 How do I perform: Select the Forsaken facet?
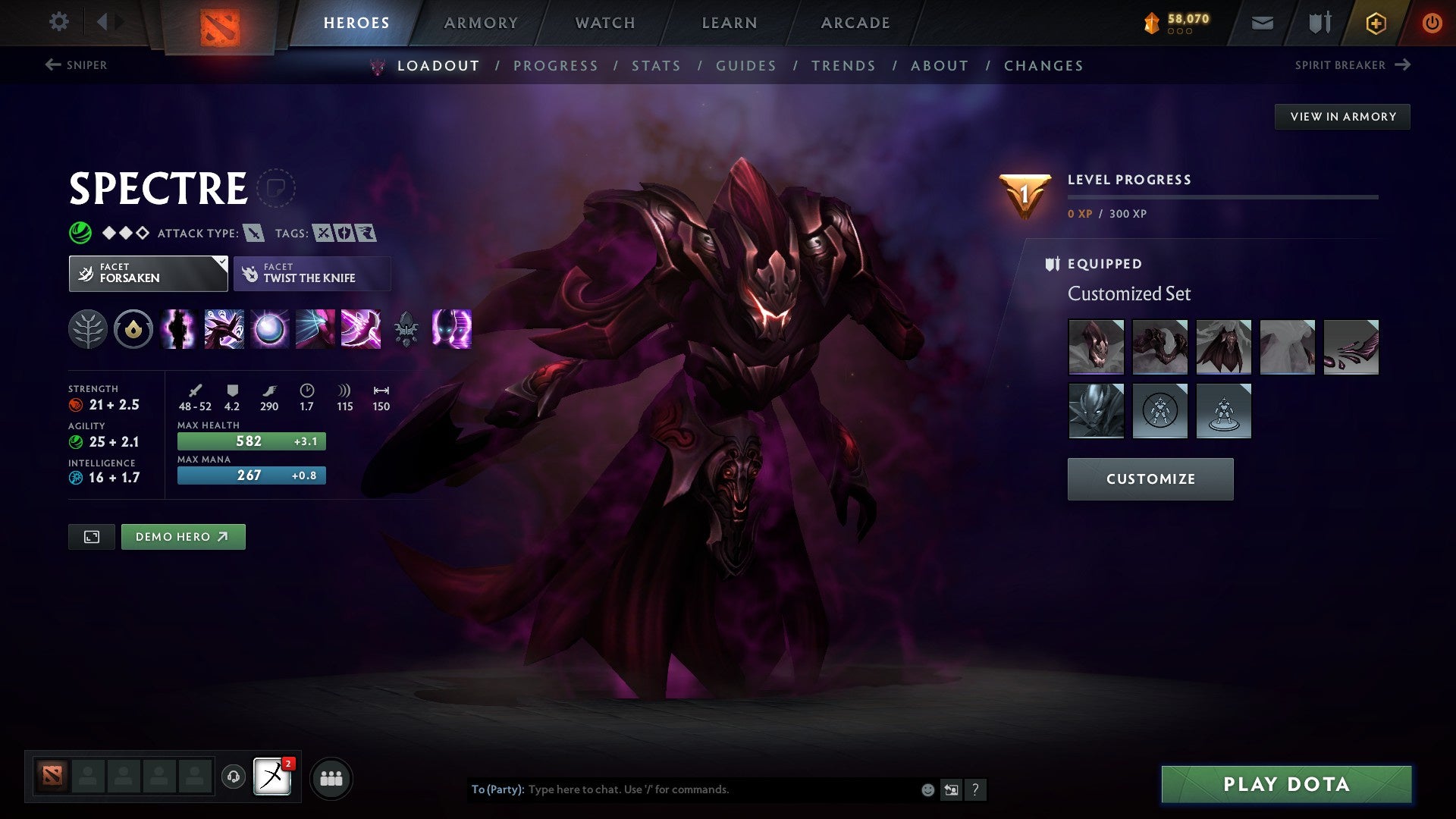pos(148,273)
